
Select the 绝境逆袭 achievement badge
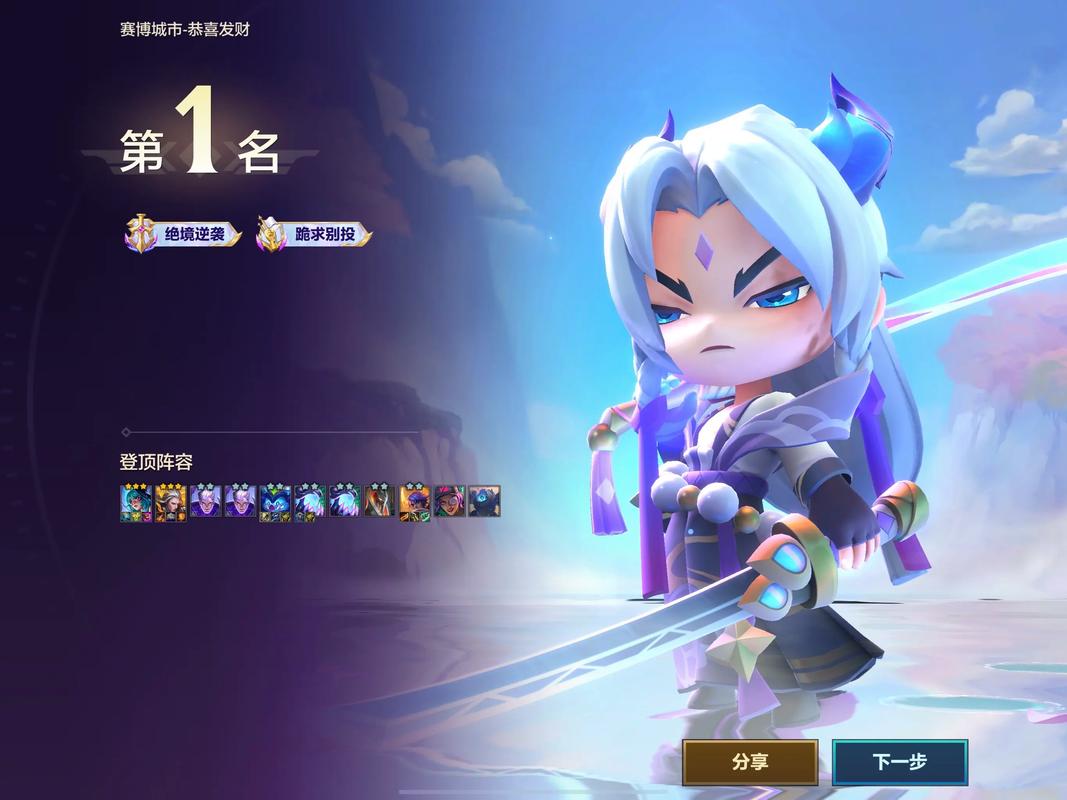184,236
